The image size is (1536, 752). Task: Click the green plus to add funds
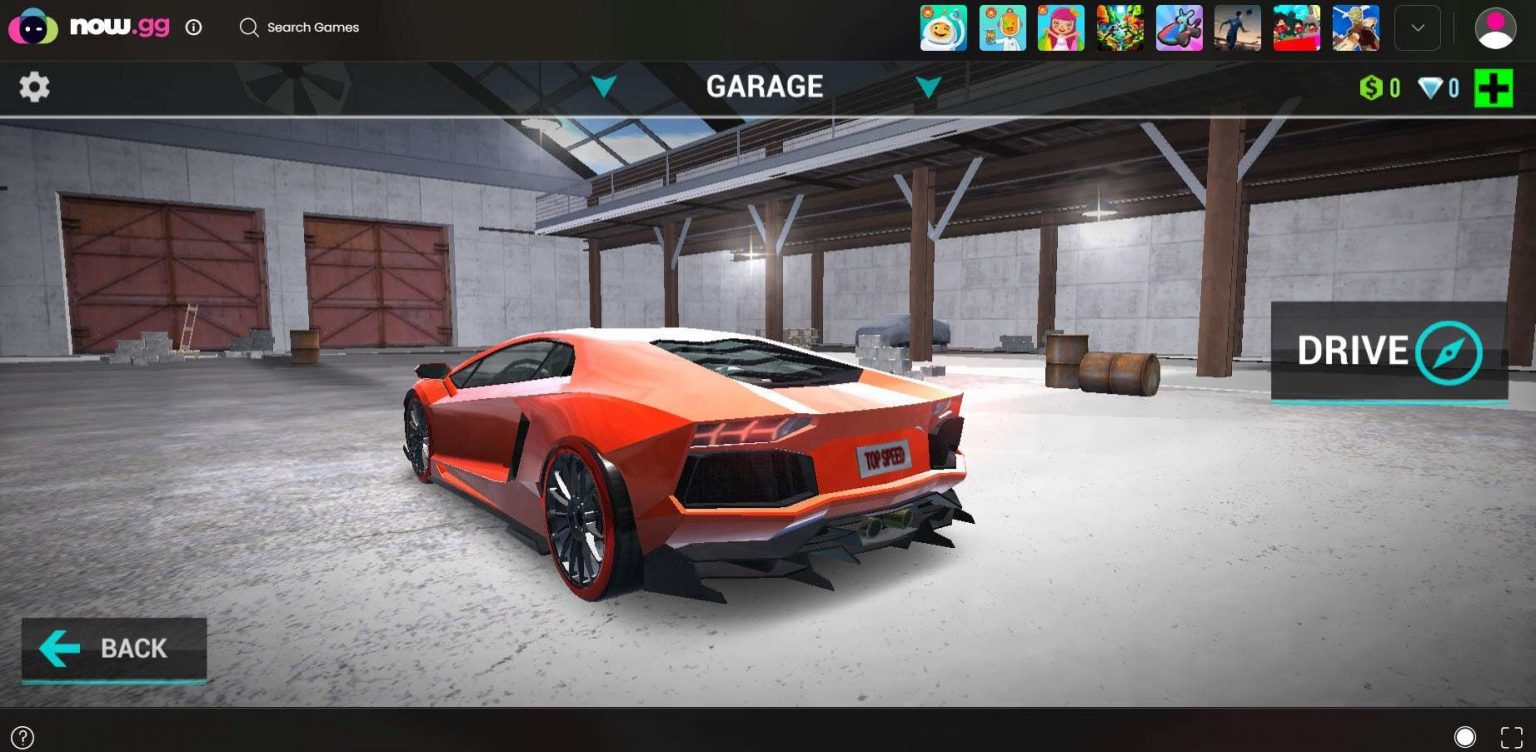[1492, 87]
